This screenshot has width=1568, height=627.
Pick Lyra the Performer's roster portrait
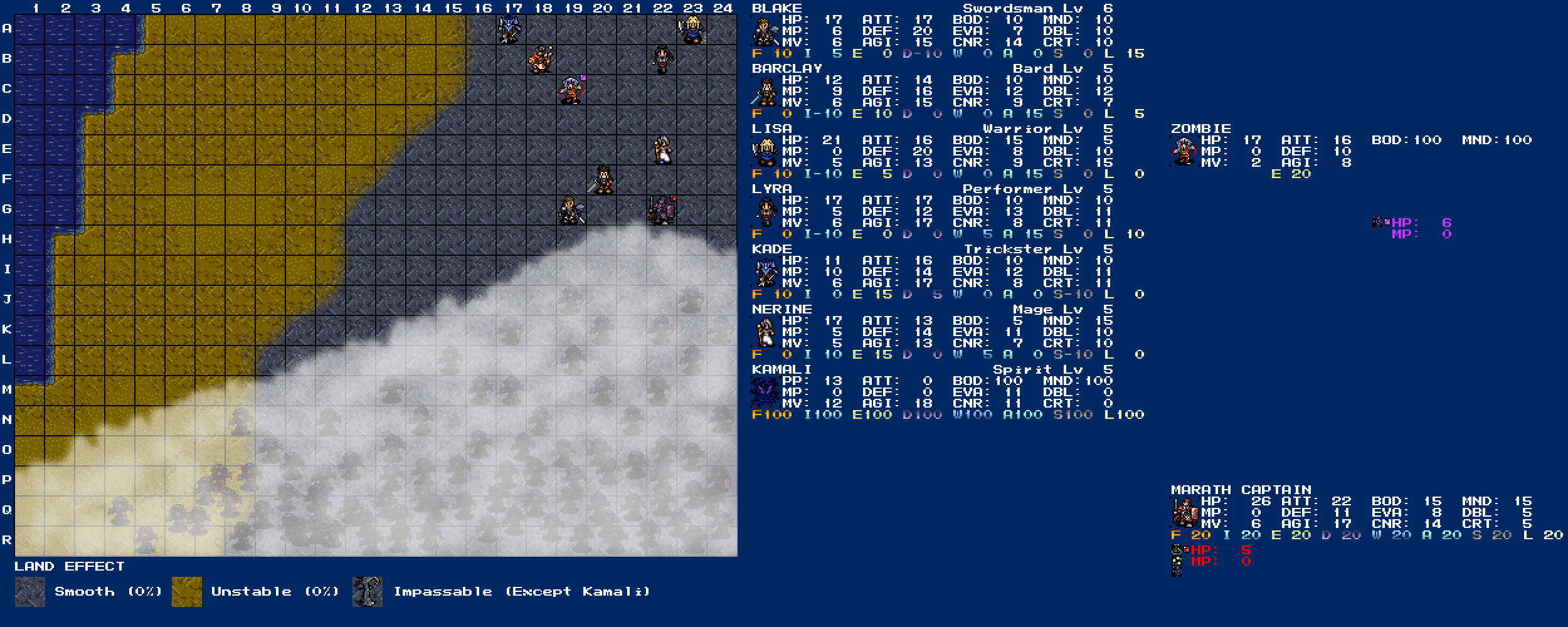coord(765,211)
